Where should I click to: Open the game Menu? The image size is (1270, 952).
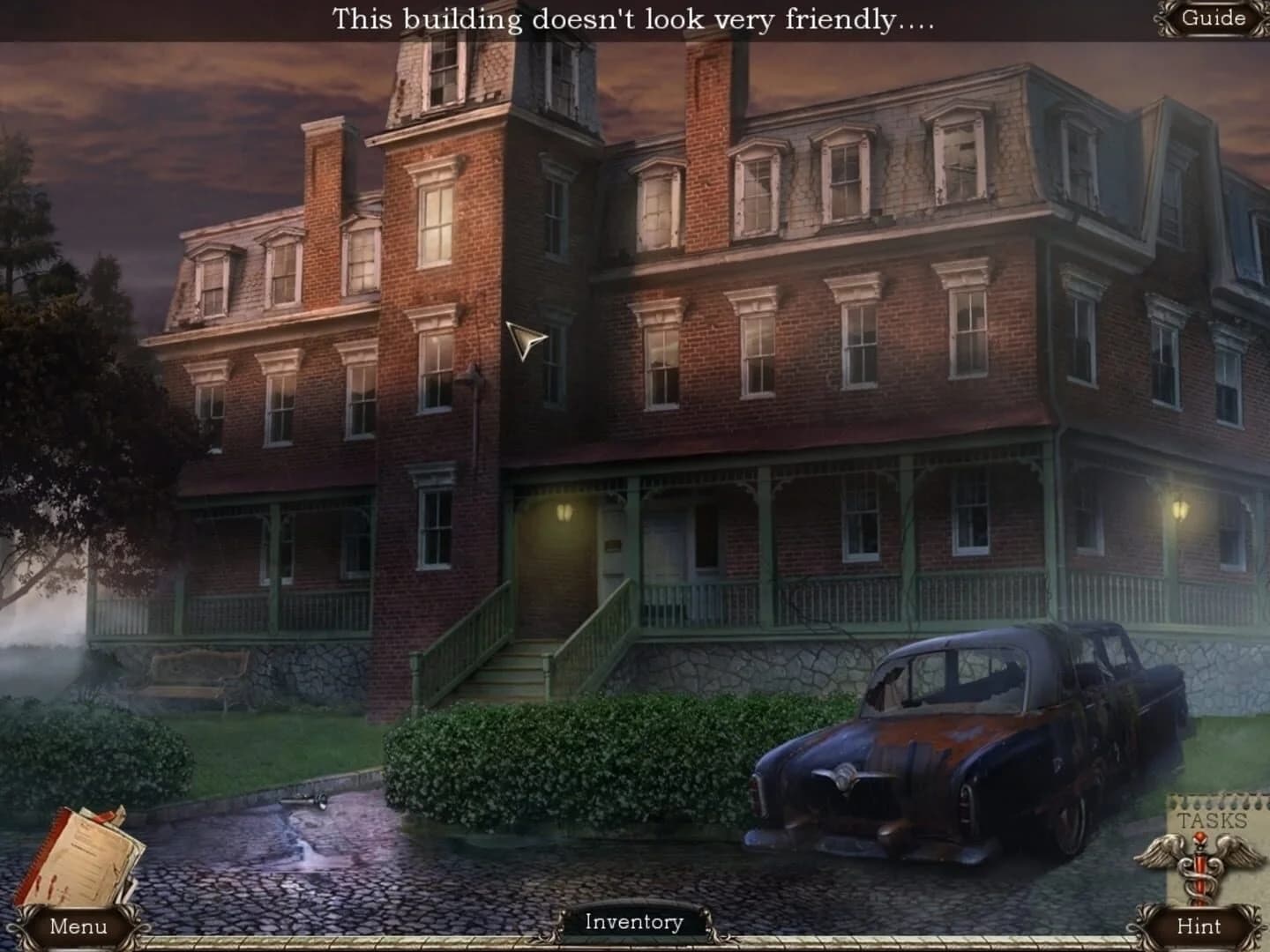78,927
